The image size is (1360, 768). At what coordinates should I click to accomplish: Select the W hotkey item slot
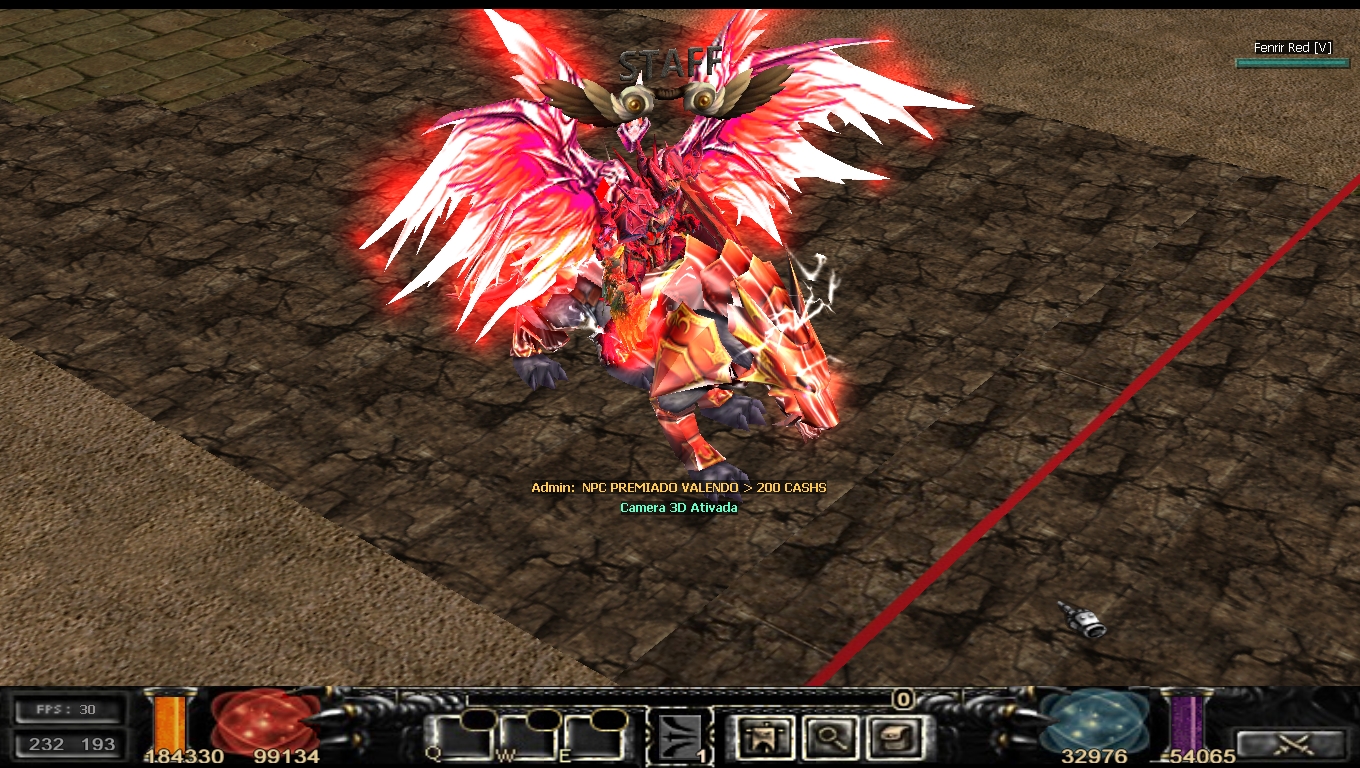[x=530, y=739]
